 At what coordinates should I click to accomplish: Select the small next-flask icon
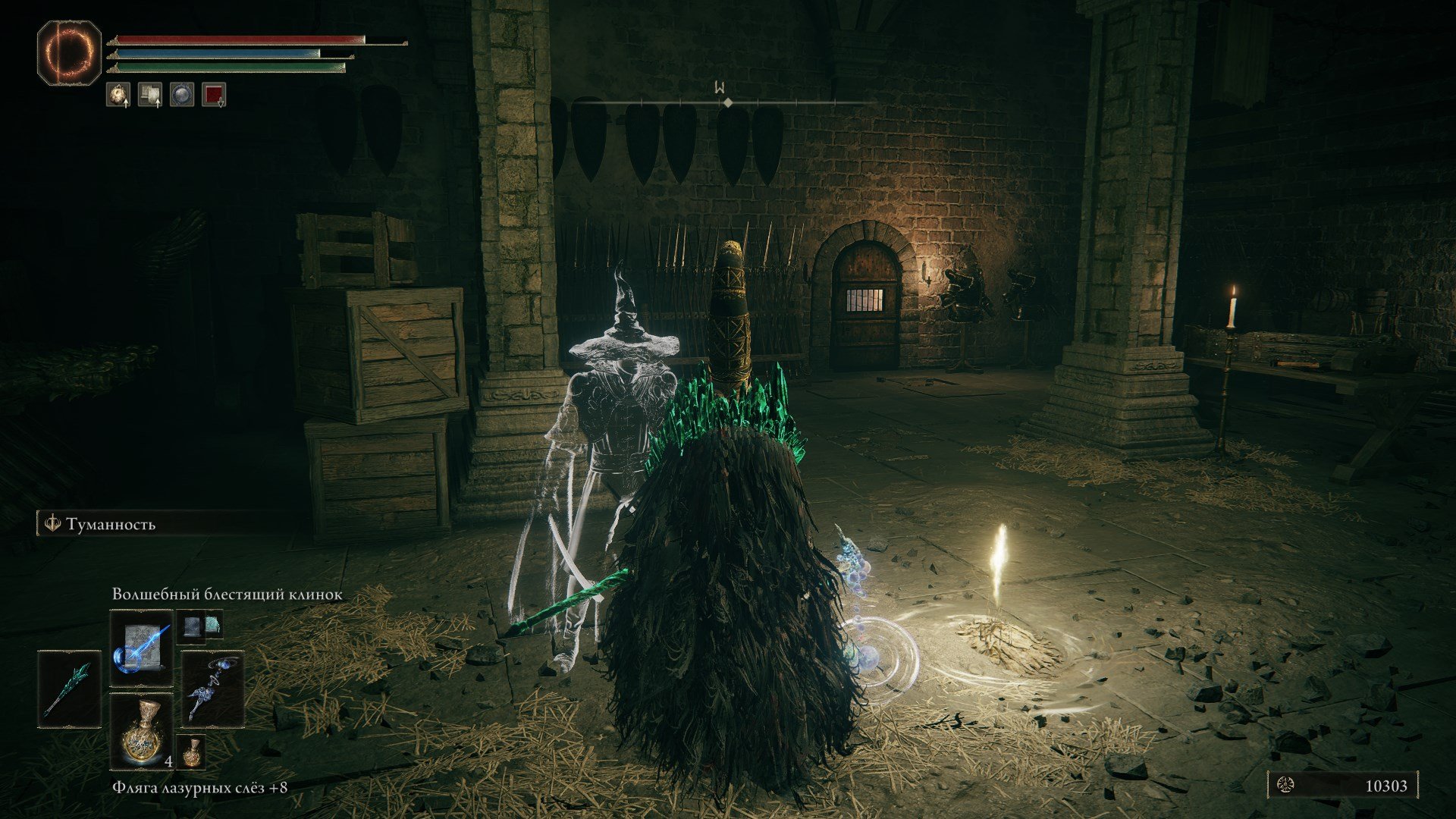[x=192, y=751]
